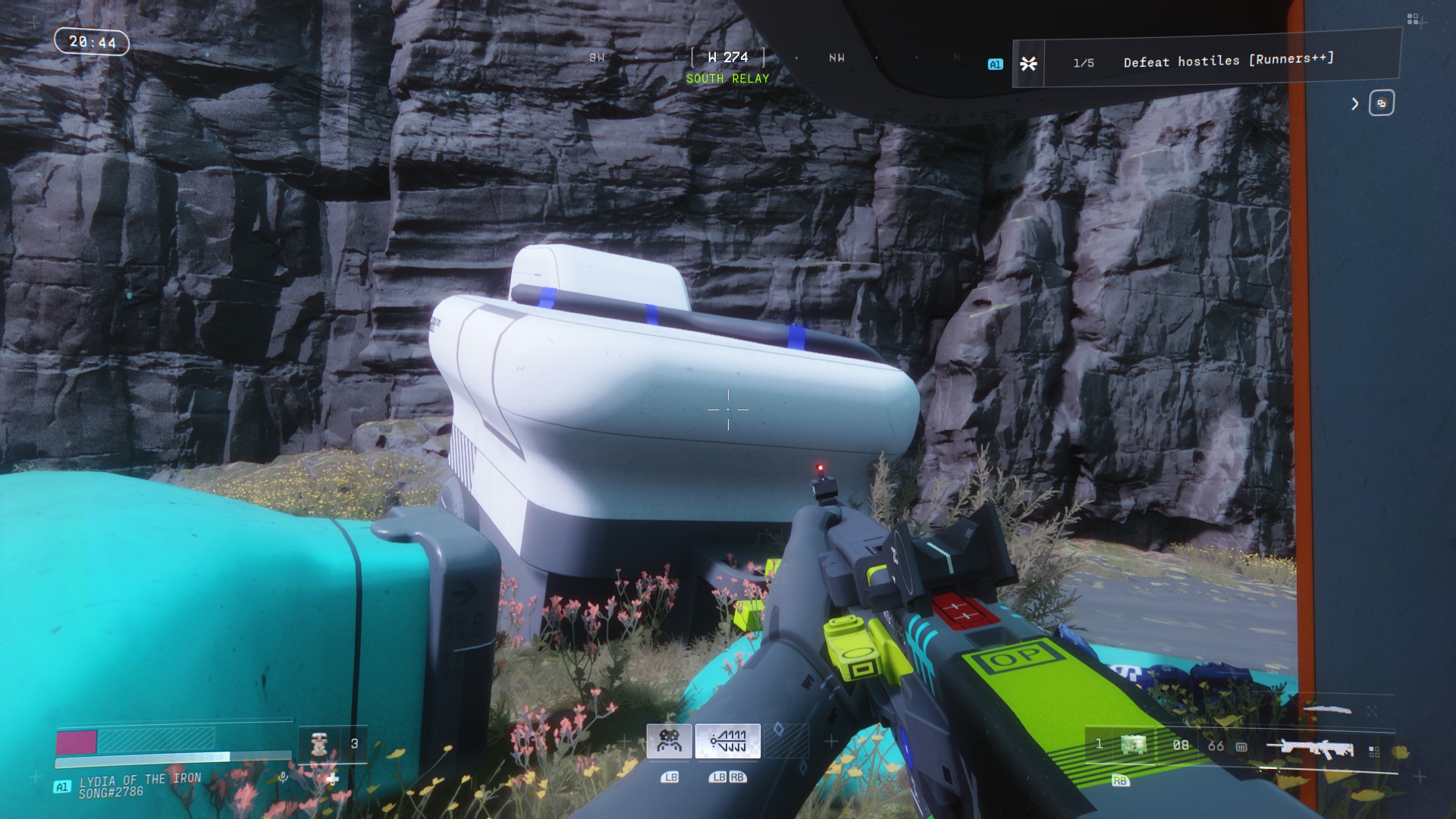Activate the missile barrage ability icon
This screenshot has width=1456, height=819.
point(727,741)
